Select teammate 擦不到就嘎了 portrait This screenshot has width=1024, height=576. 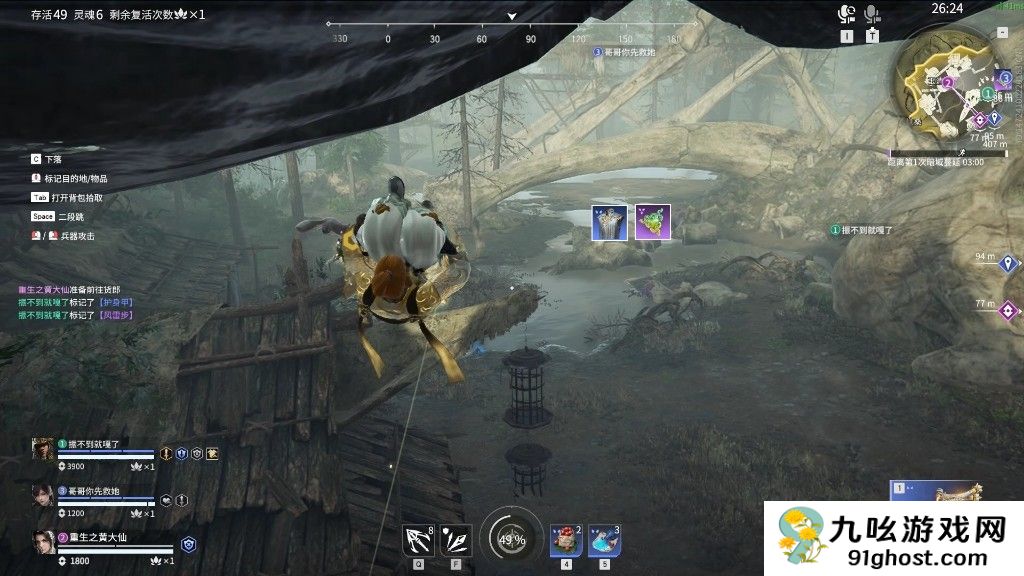click(x=43, y=449)
